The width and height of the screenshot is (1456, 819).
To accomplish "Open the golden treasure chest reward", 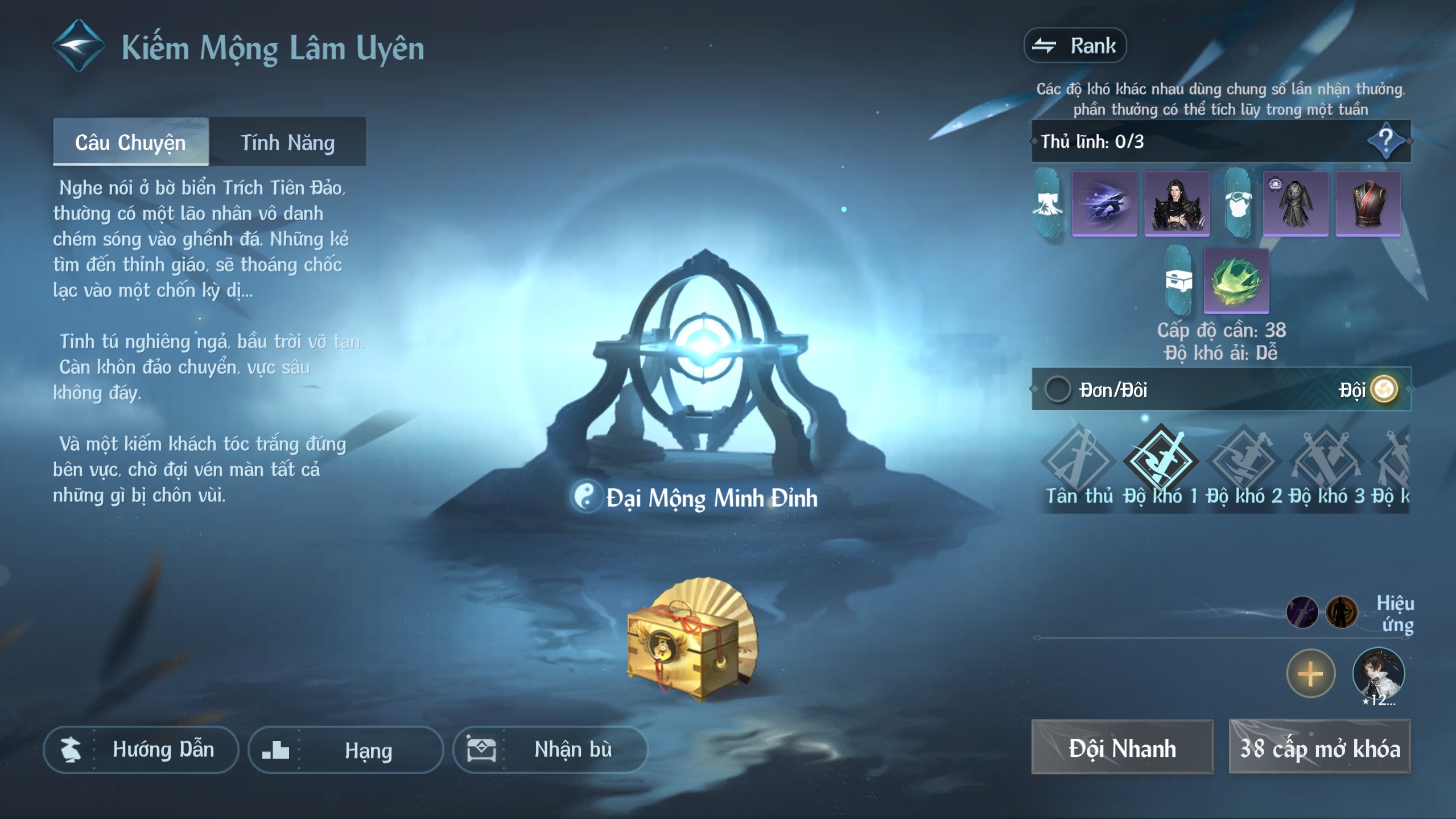I will [691, 639].
